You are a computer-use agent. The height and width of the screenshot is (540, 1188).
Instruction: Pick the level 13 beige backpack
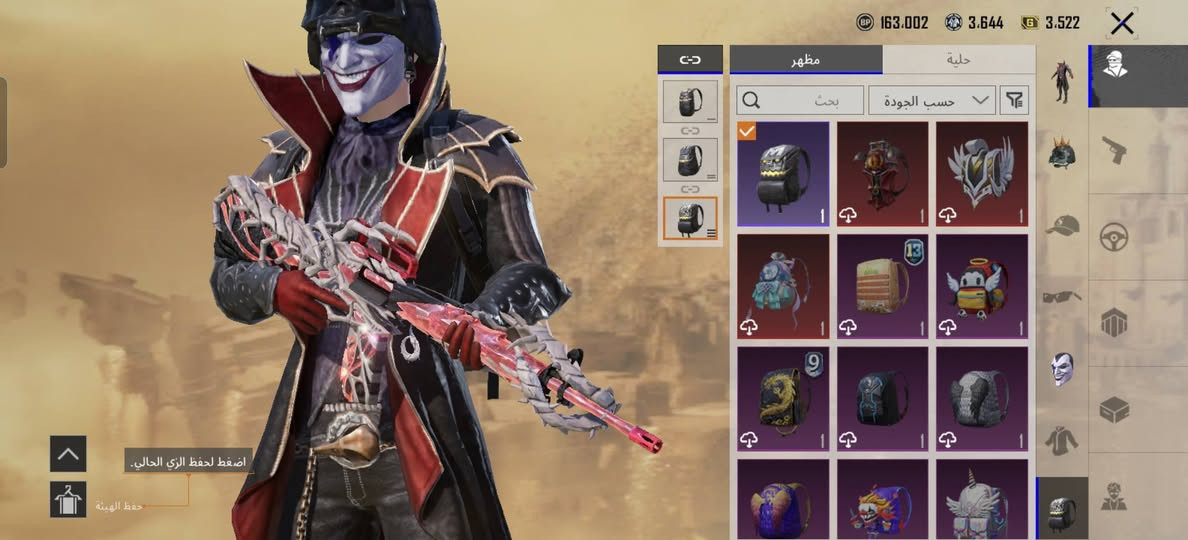882,286
